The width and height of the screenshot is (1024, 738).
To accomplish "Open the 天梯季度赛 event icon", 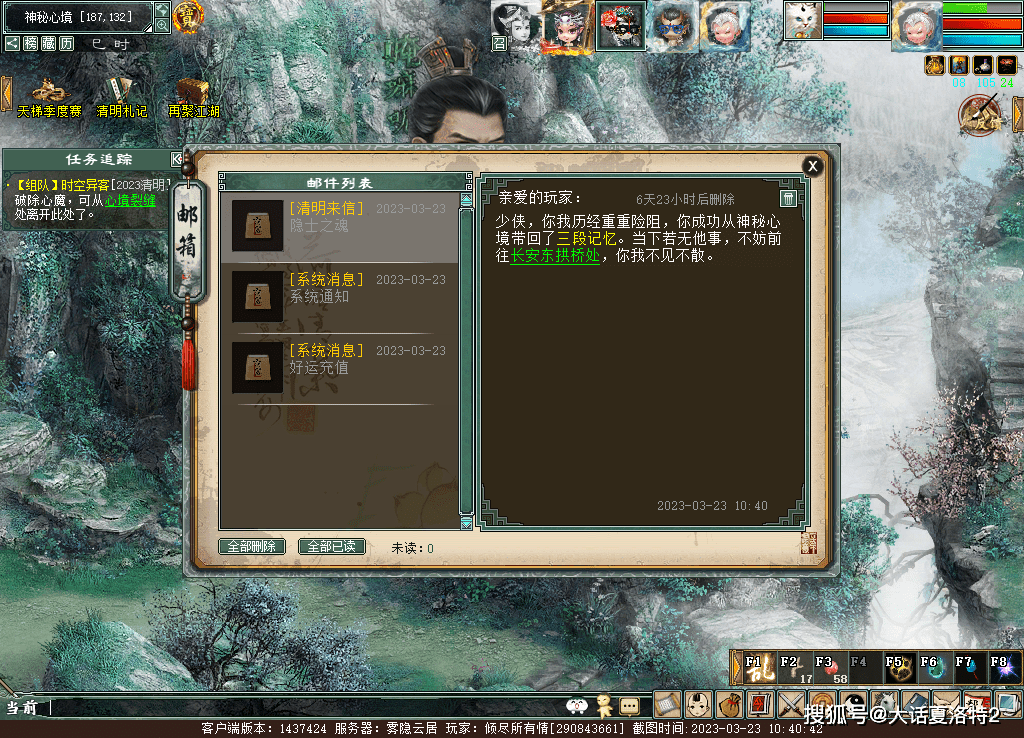I will [48, 93].
